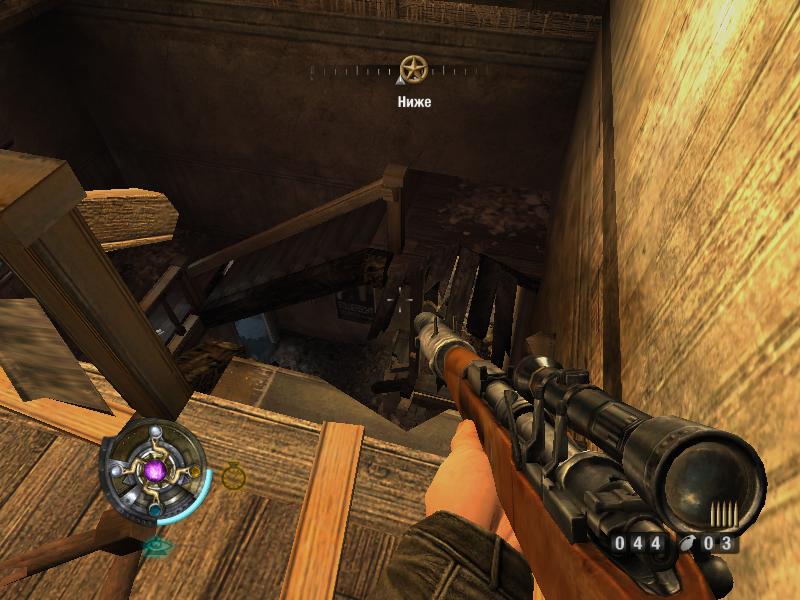Click the gold star objective marker on compass
The width and height of the screenshot is (800, 600).
coord(413,70)
